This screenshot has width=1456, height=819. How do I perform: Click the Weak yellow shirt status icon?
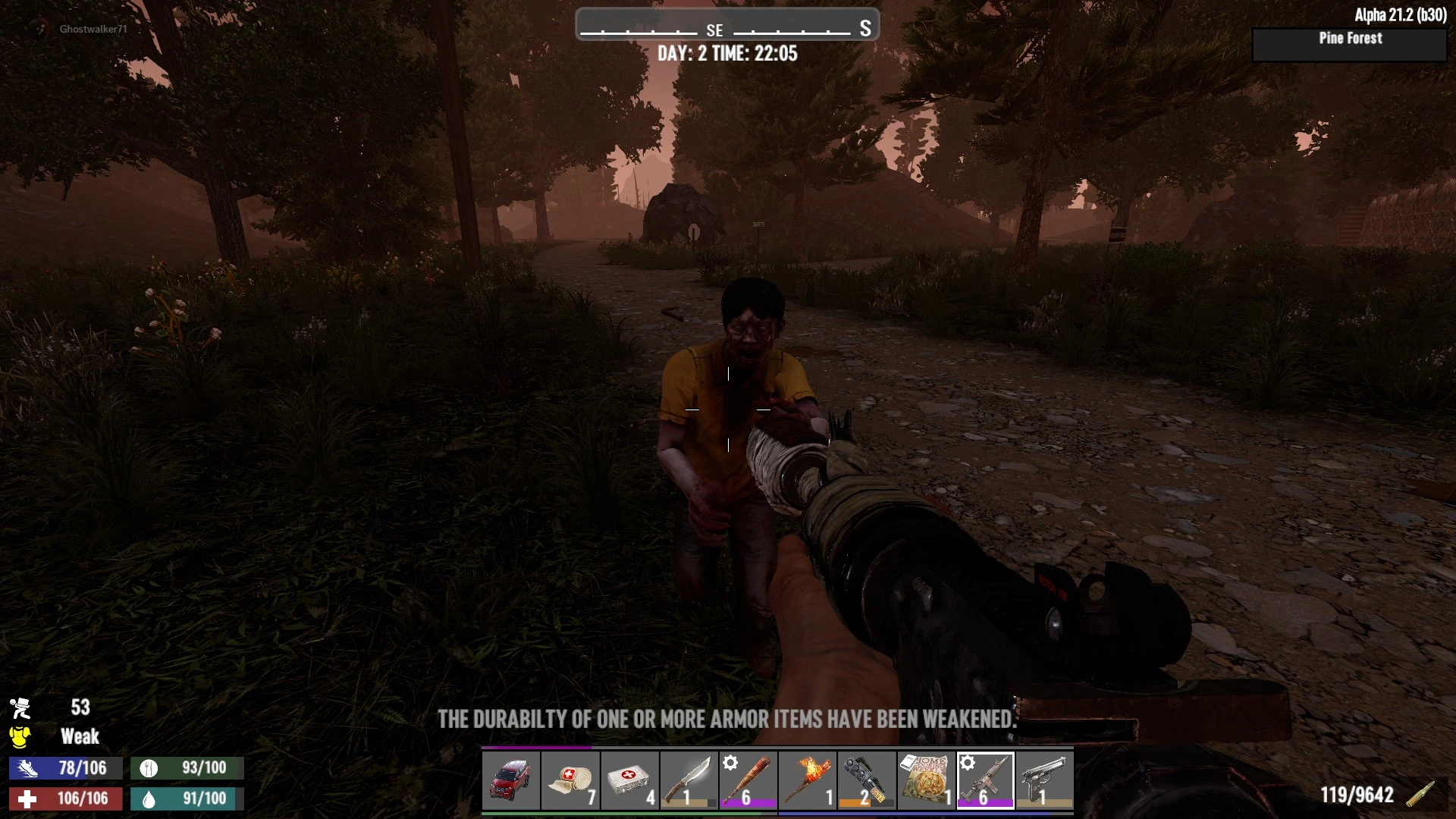tap(20, 736)
